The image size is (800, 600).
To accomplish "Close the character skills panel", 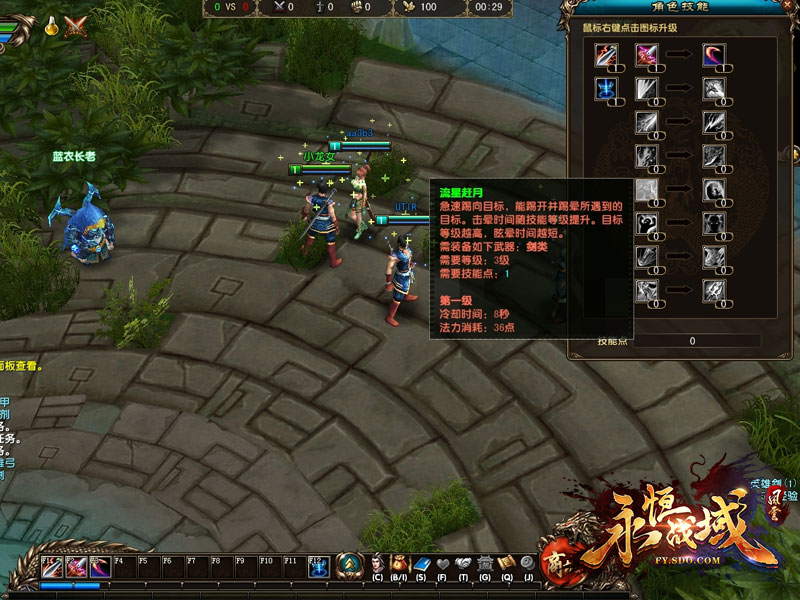I will coord(789,8).
